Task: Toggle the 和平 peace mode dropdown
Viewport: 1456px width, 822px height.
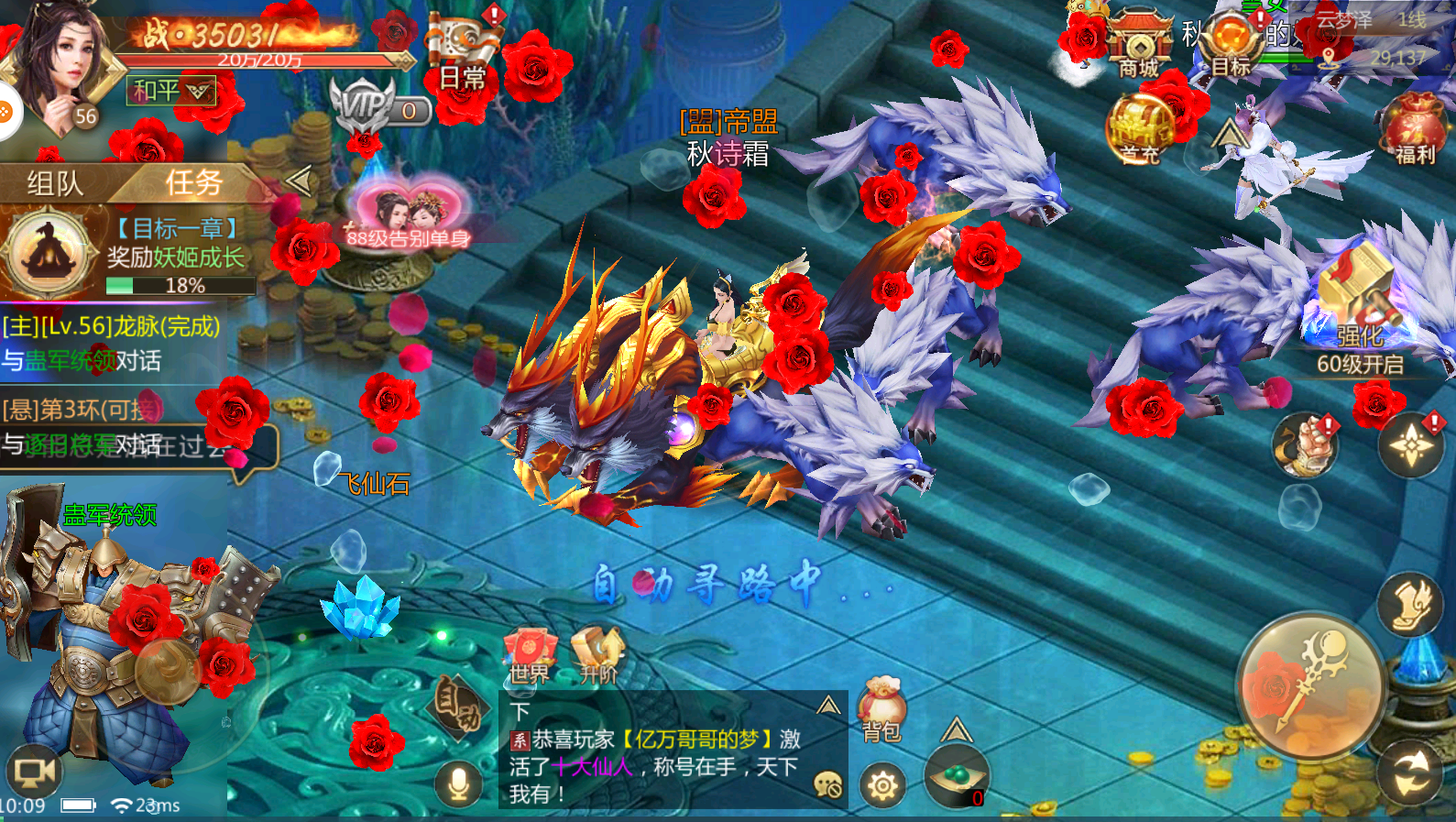Action: [171, 91]
